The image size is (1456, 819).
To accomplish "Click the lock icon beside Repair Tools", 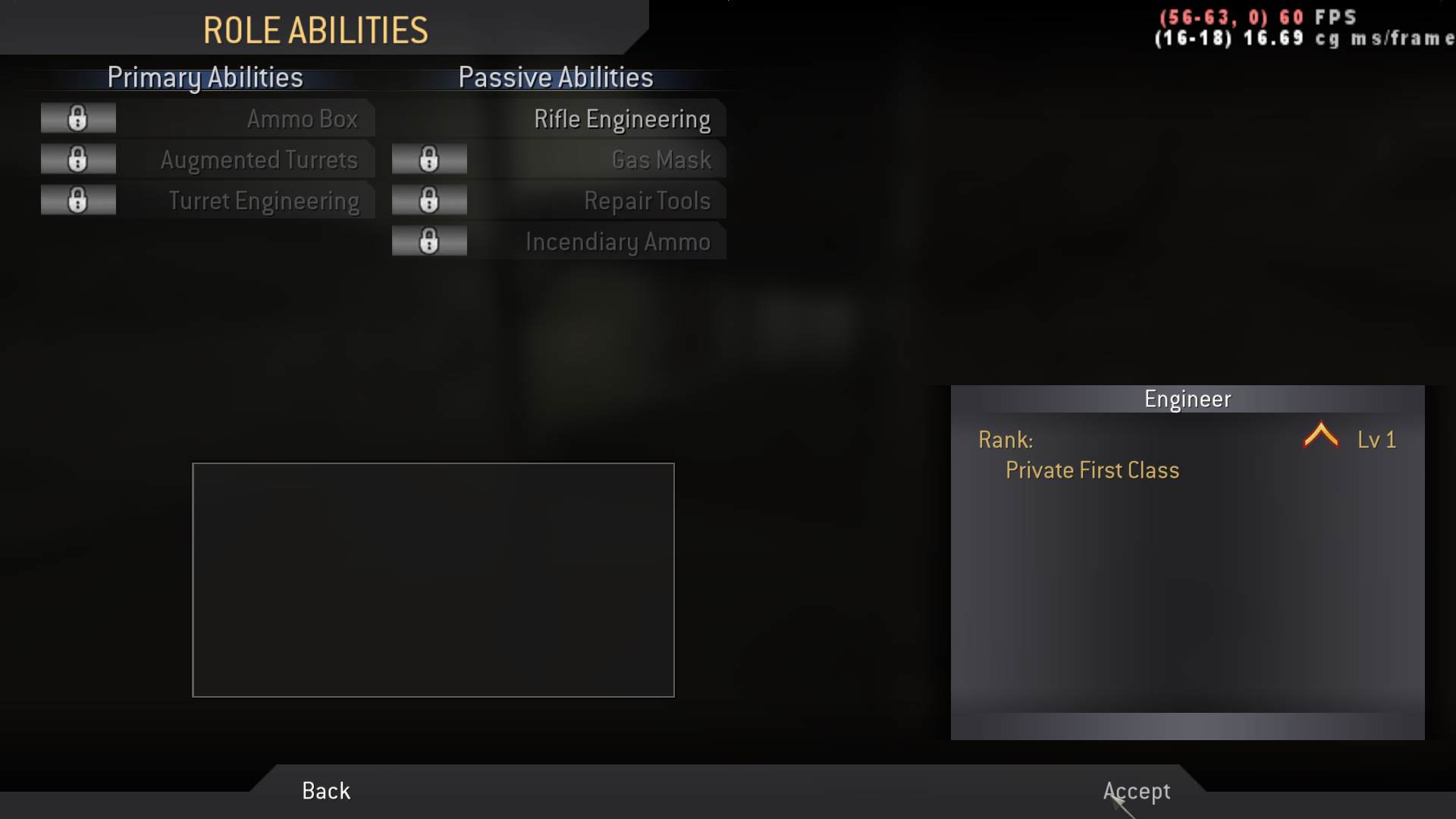I will pos(429,200).
